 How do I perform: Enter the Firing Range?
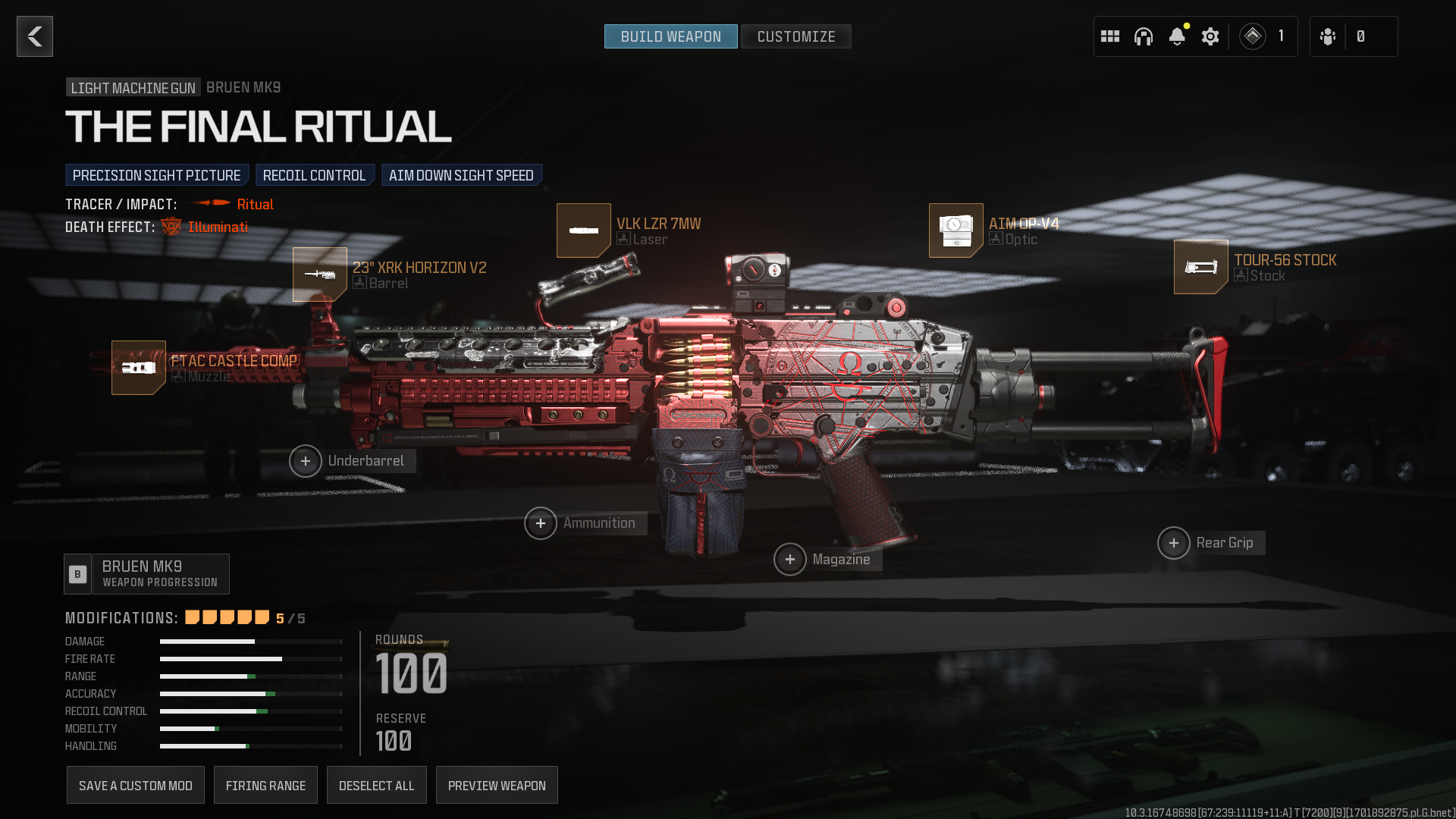265,786
